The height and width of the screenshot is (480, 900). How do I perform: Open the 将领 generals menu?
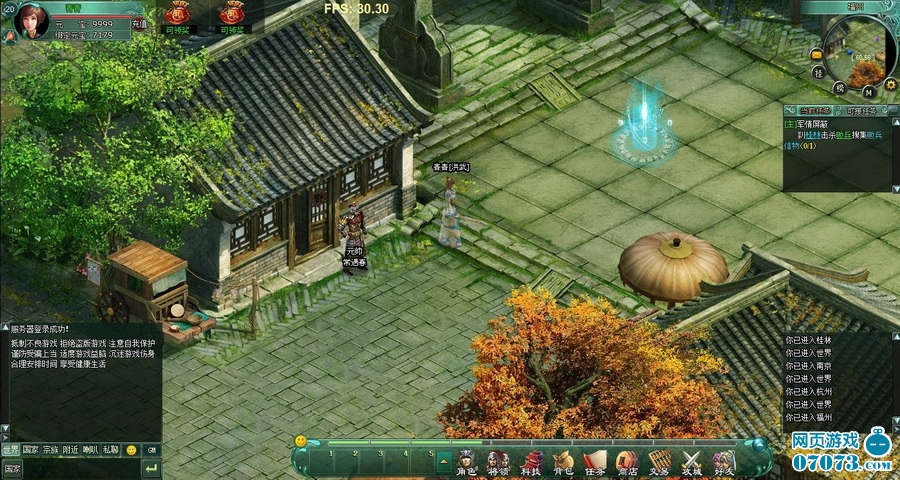click(497, 461)
